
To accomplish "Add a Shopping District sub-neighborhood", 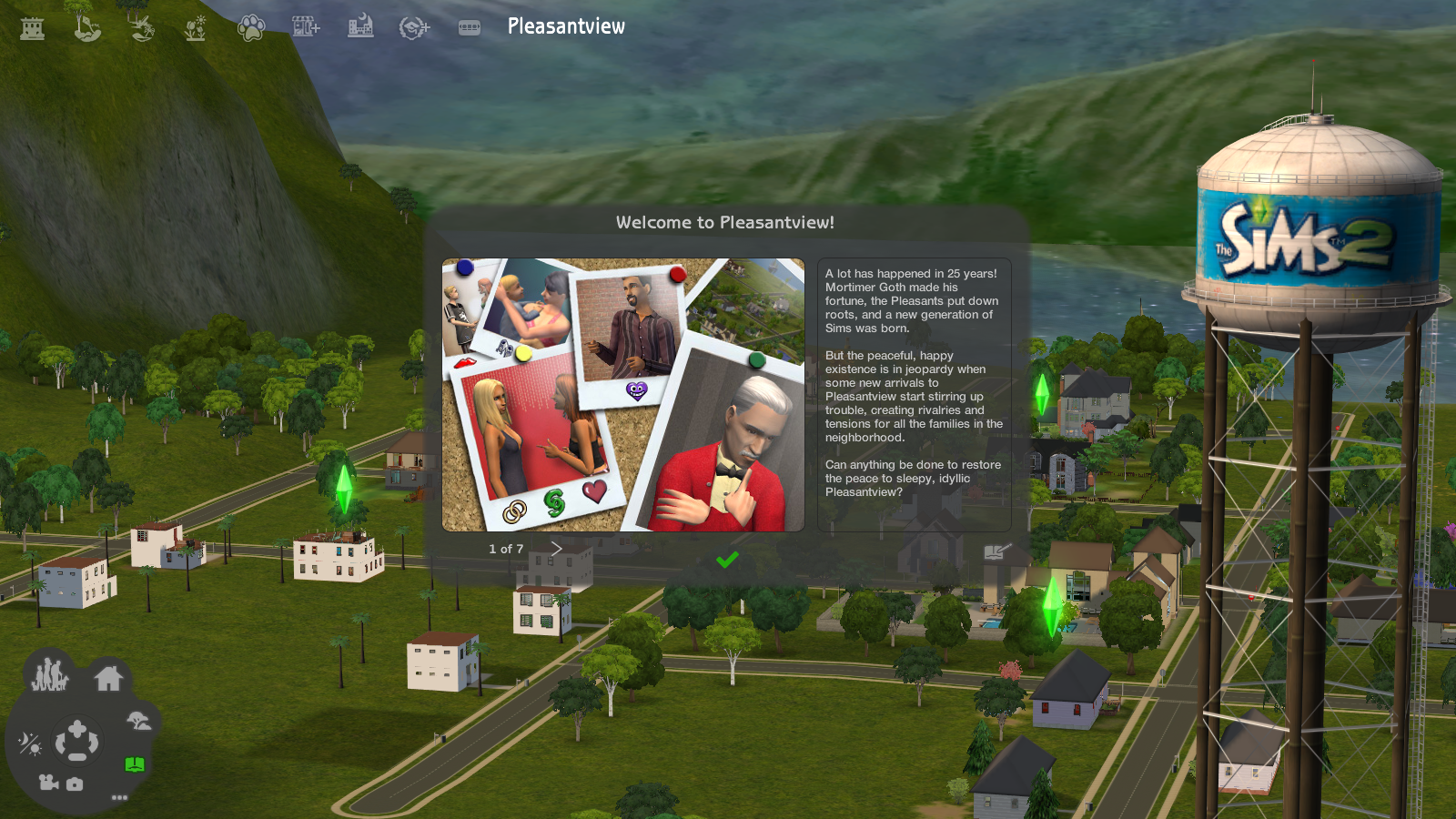I will pyautogui.click(x=305, y=27).
